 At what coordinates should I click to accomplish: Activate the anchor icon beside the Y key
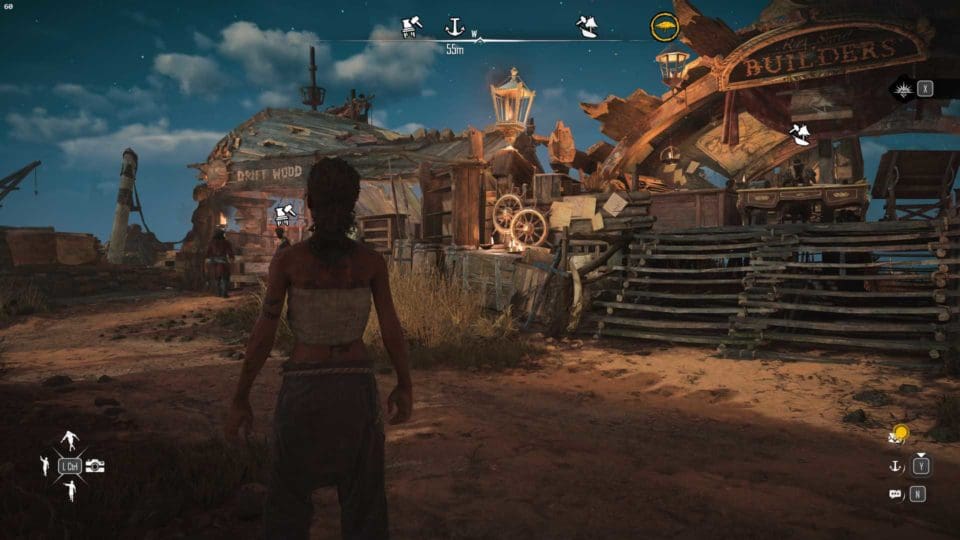(x=895, y=465)
